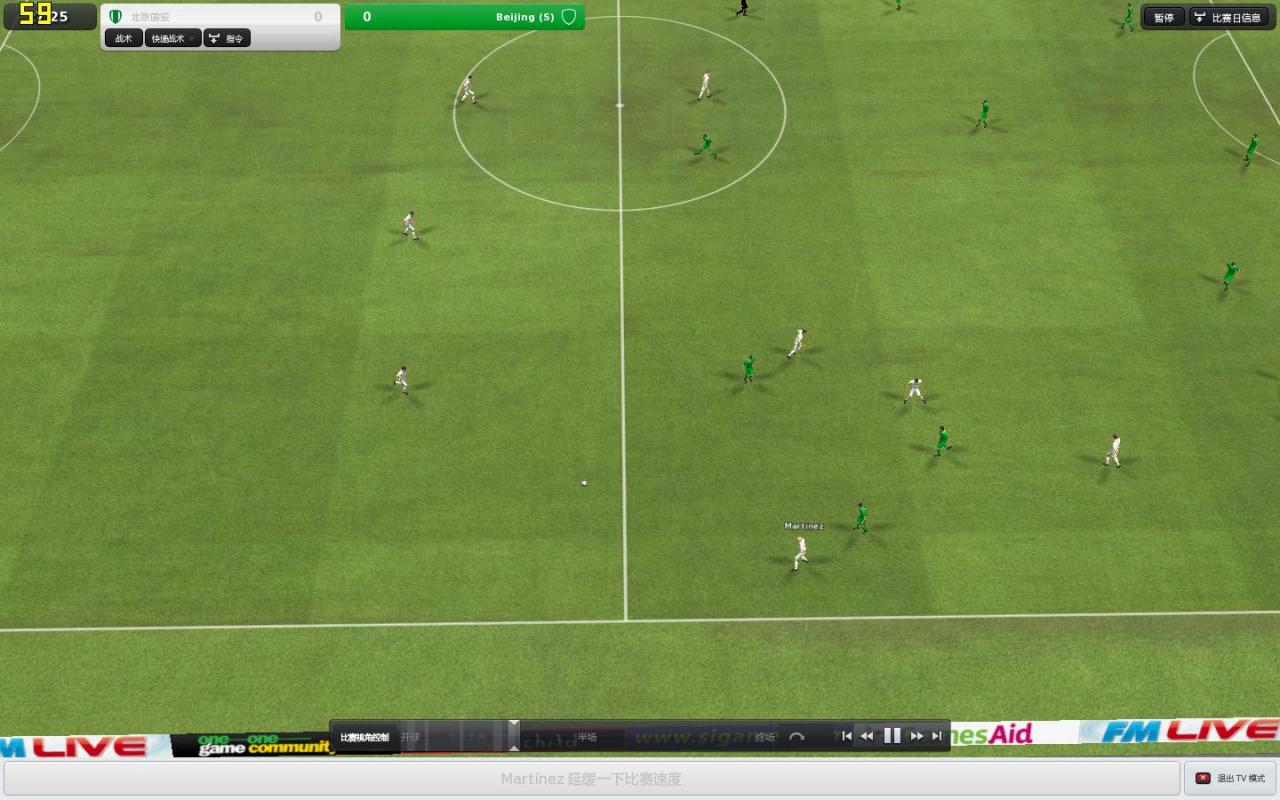The width and height of the screenshot is (1280, 800).
Task: Open the 指令 instructions menu
Action: point(227,38)
